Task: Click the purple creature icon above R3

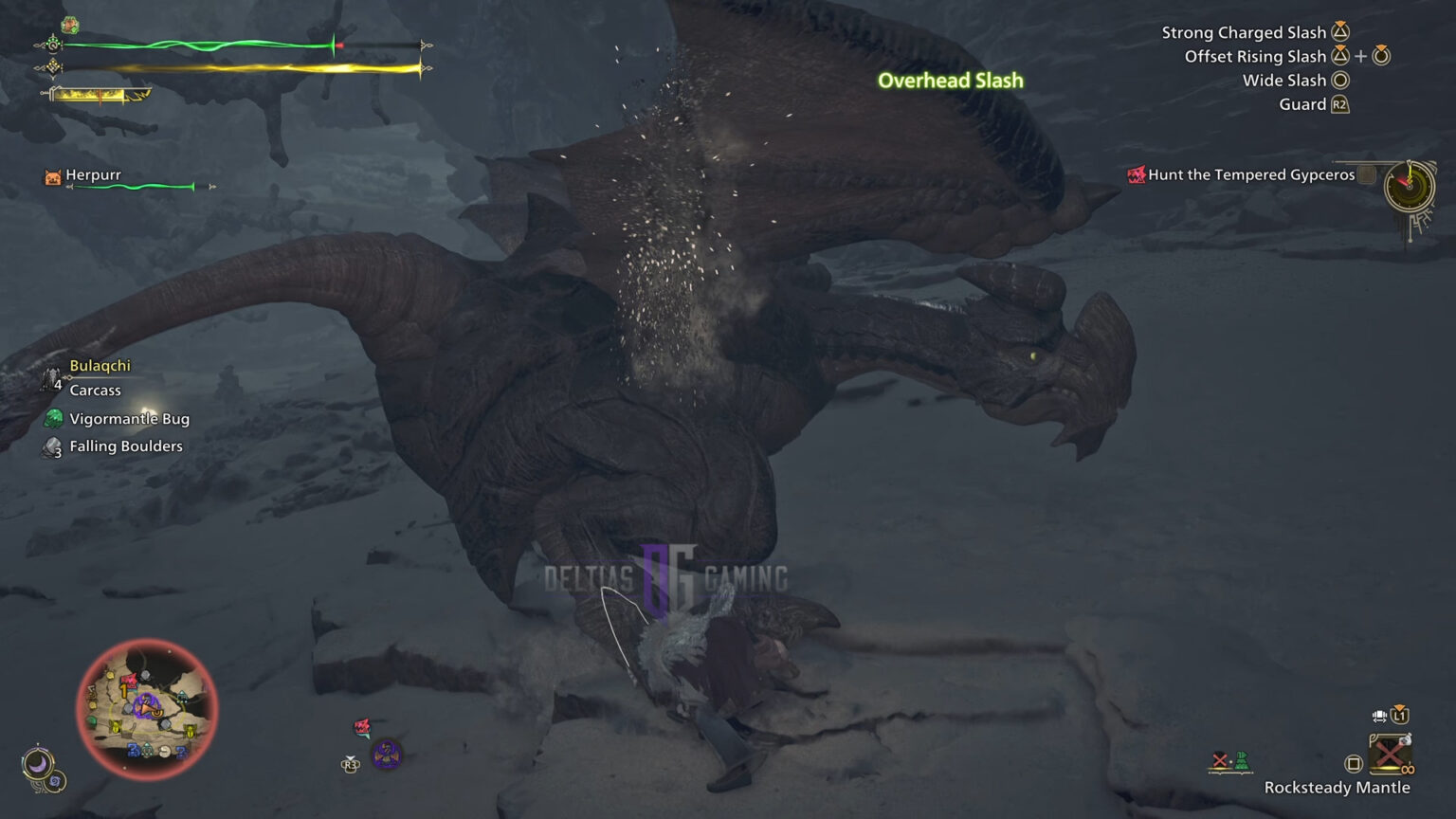Action: (387, 755)
